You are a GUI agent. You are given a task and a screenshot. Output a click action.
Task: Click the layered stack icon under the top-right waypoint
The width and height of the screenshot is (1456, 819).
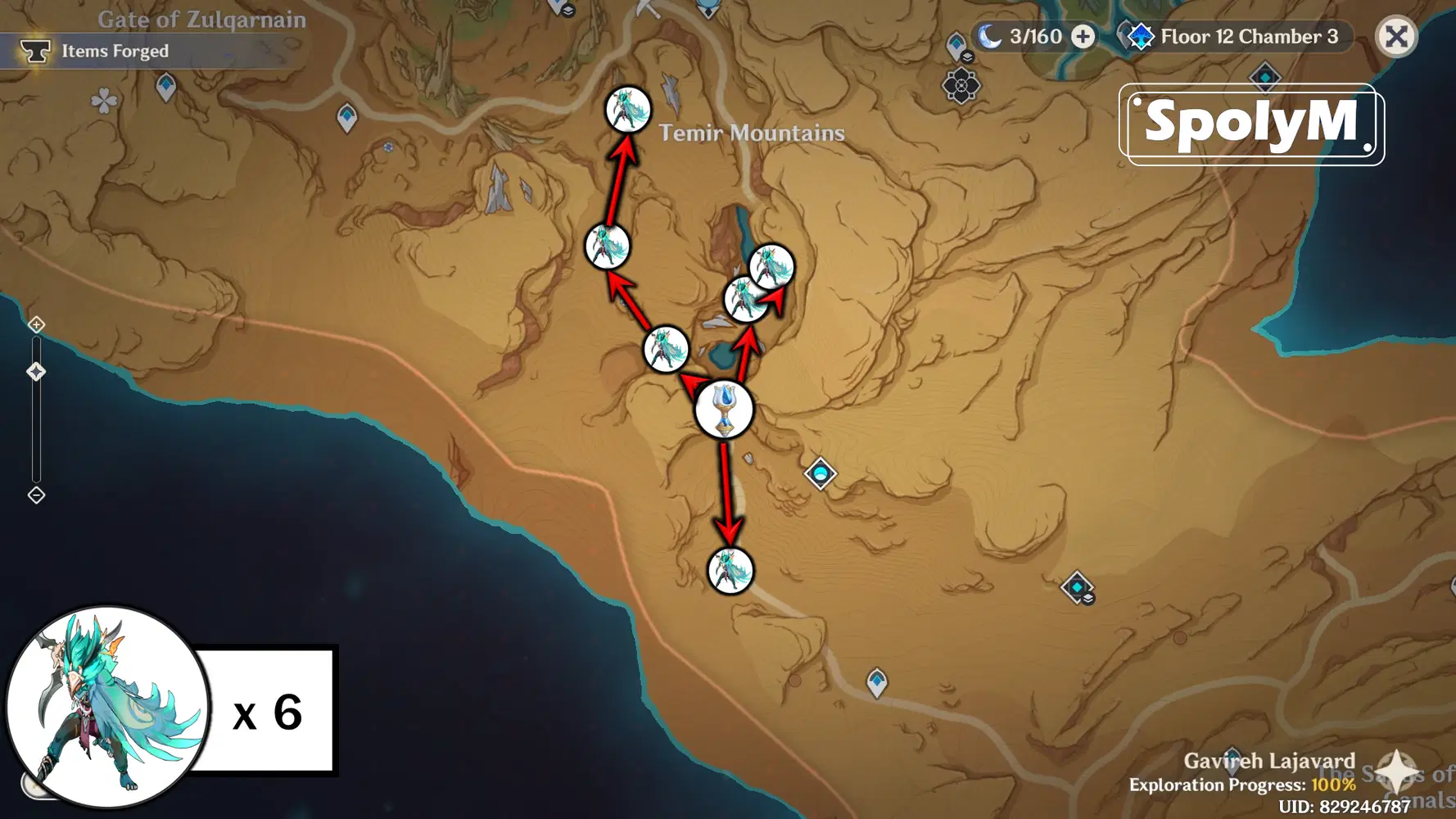point(967,57)
